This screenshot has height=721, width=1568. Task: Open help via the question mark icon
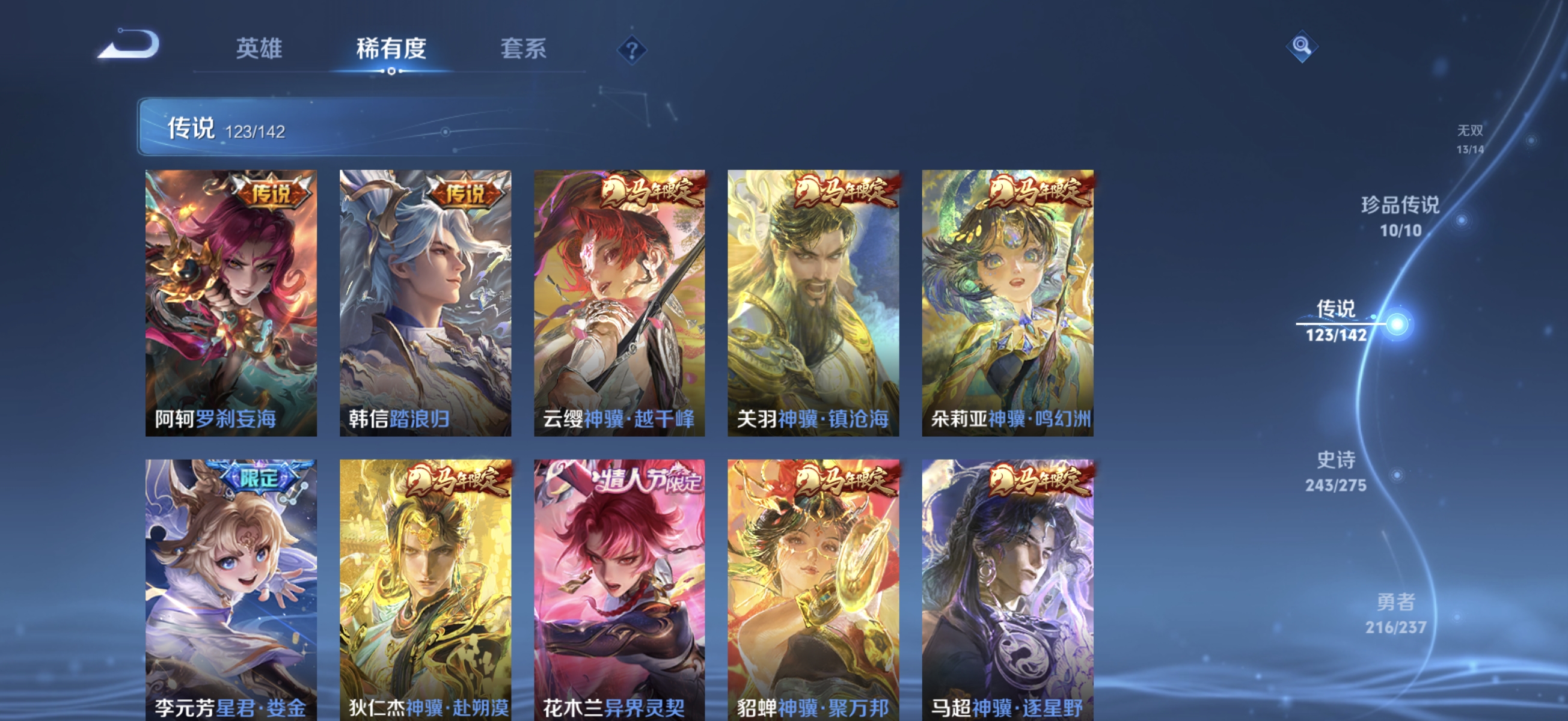[631, 49]
